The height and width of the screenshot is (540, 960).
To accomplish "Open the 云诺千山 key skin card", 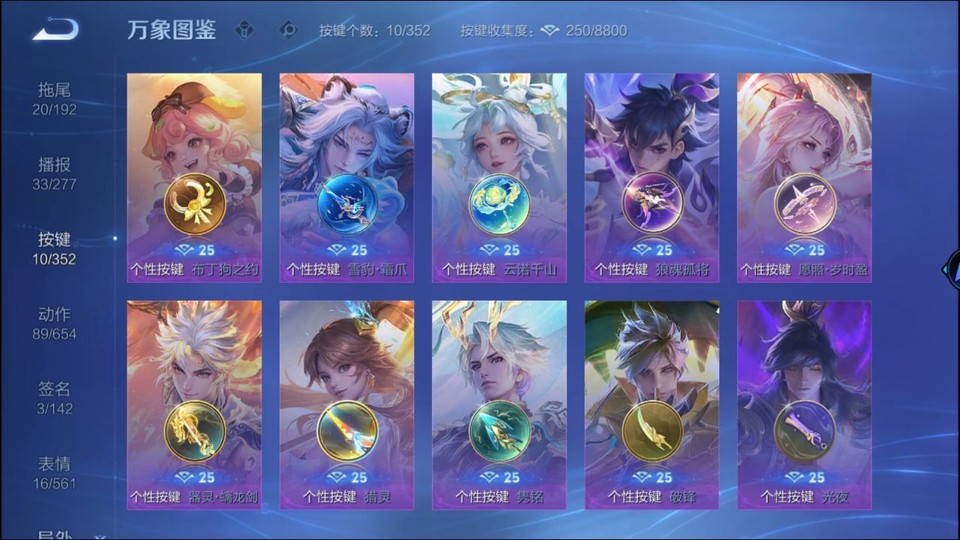I will (x=499, y=177).
